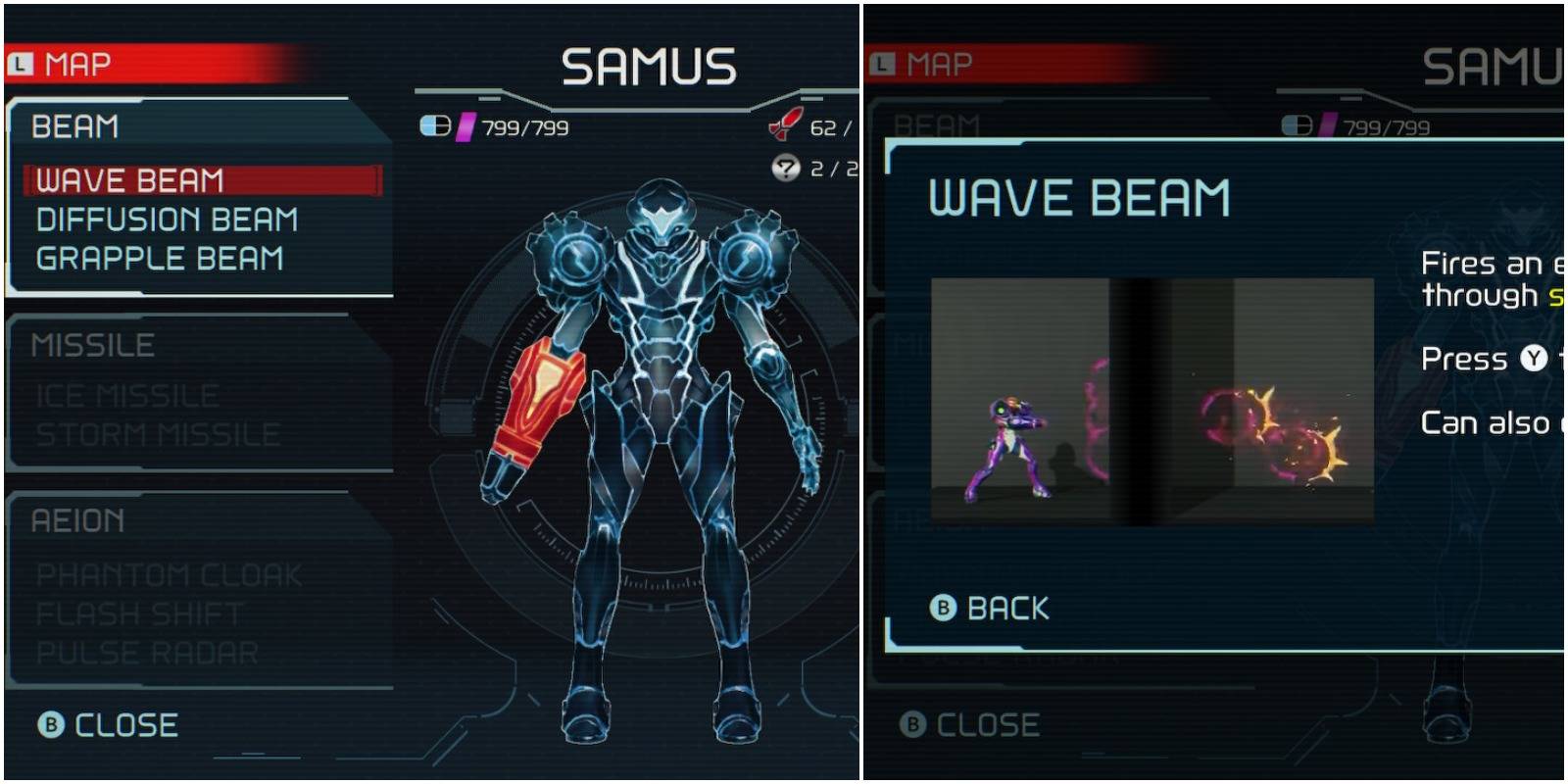Select the highlighted WAVE BEAM entry
The height and width of the screenshot is (784, 1568).
click(132, 180)
